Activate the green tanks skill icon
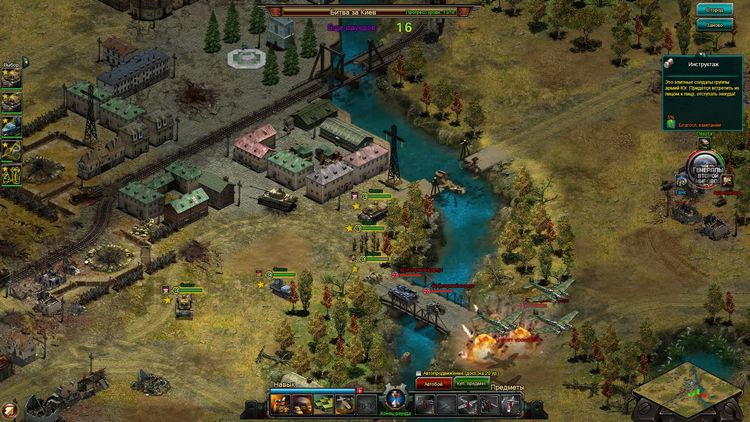Image resolution: width=750 pixels, height=422 pixels. tap(323, 404)
